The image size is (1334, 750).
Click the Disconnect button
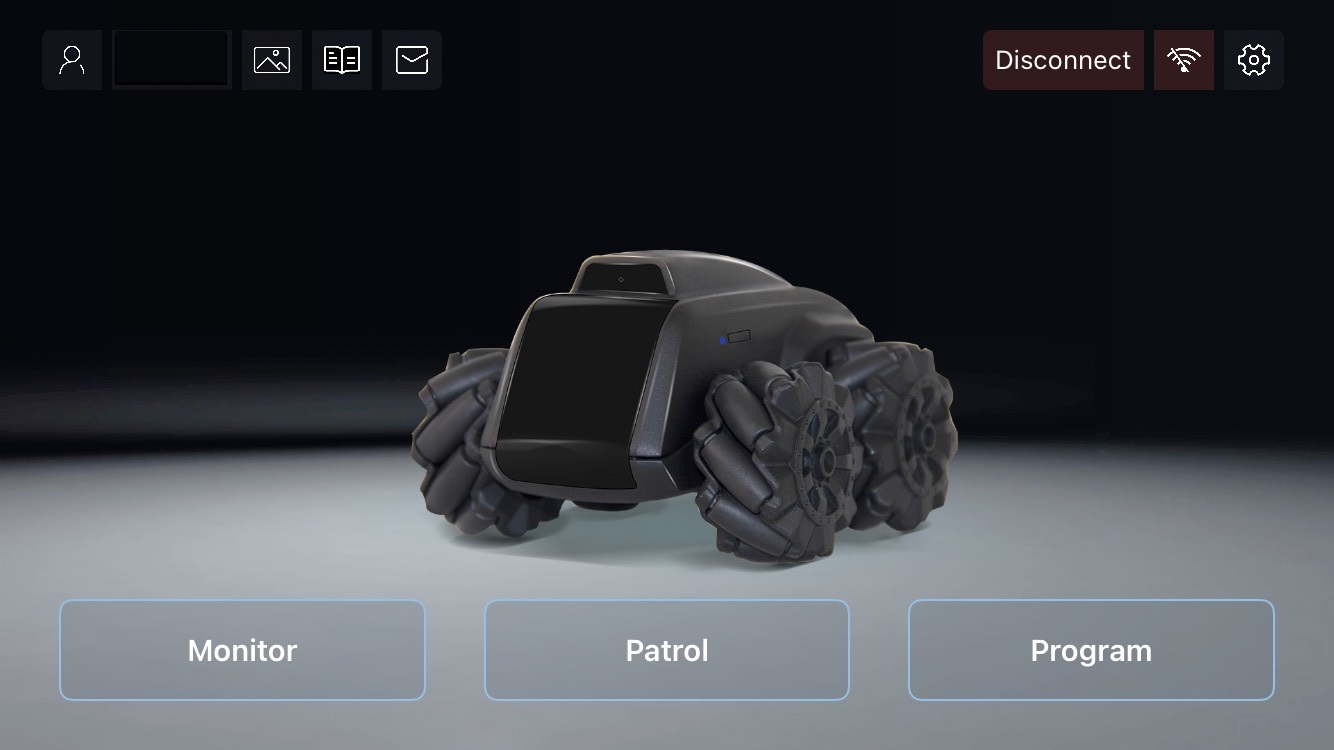(x=1063, y=60)
